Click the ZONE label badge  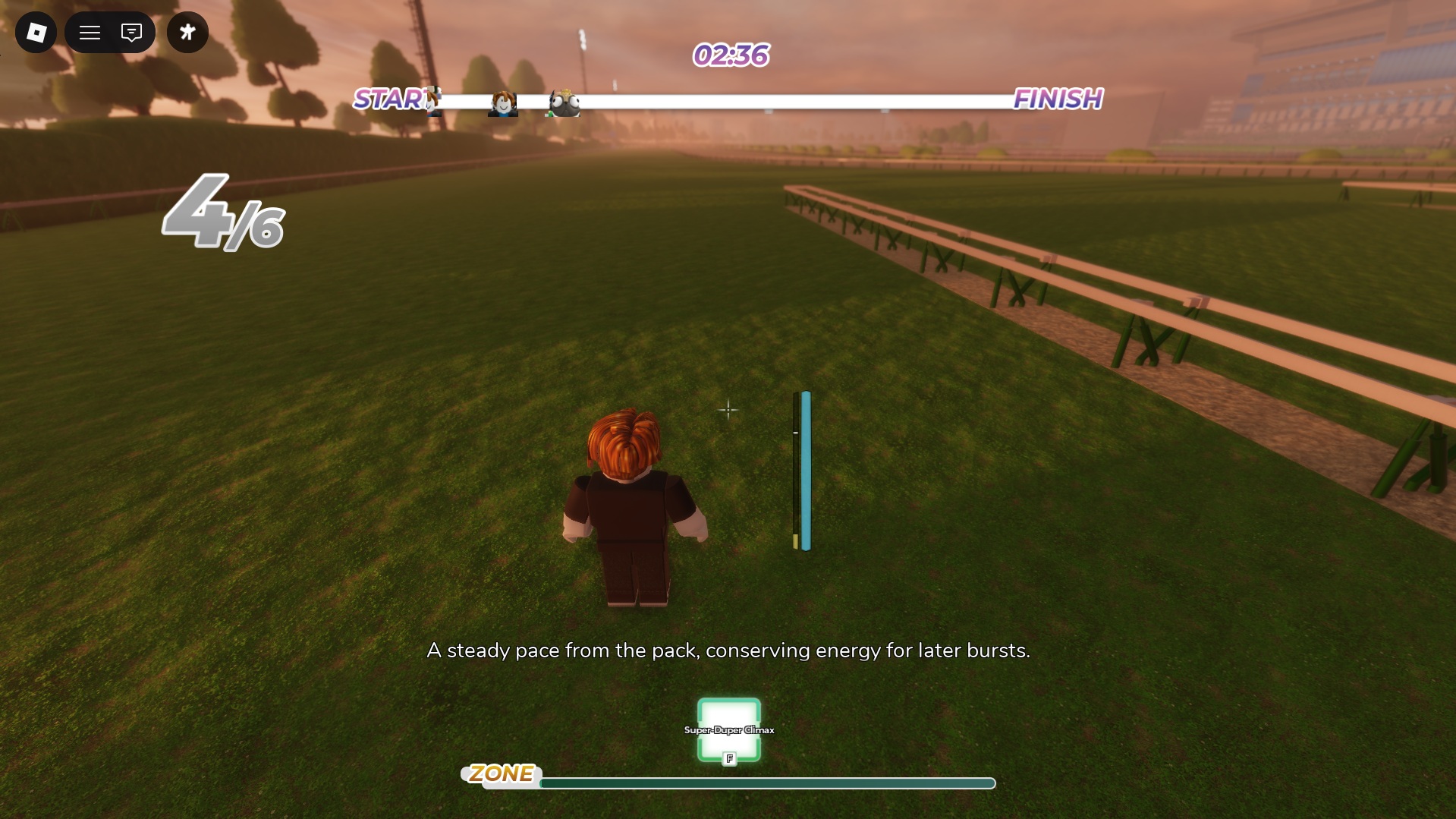(502, 774)
